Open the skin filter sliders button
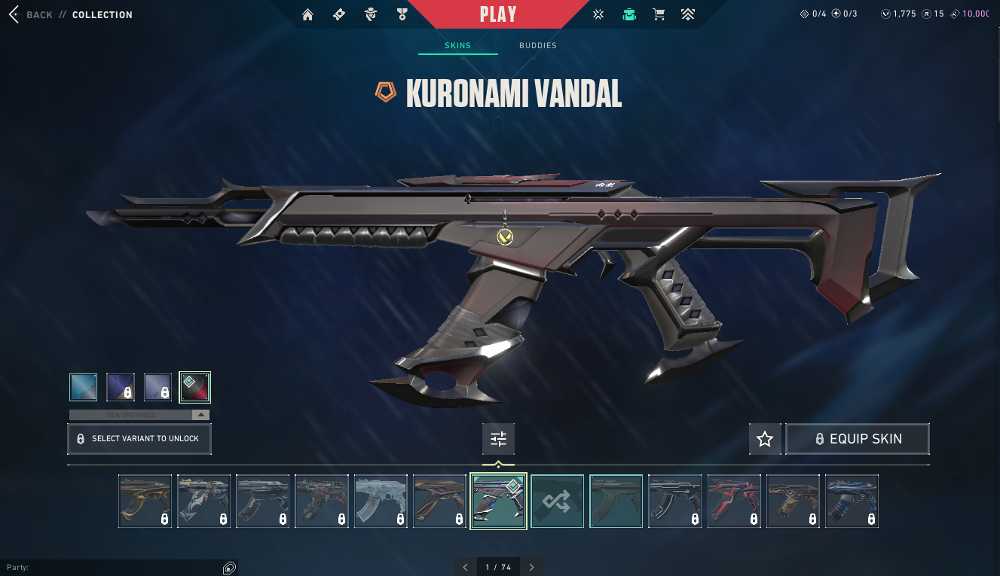1000x576 pixels. pyautogui.click(x=498, y=439)
